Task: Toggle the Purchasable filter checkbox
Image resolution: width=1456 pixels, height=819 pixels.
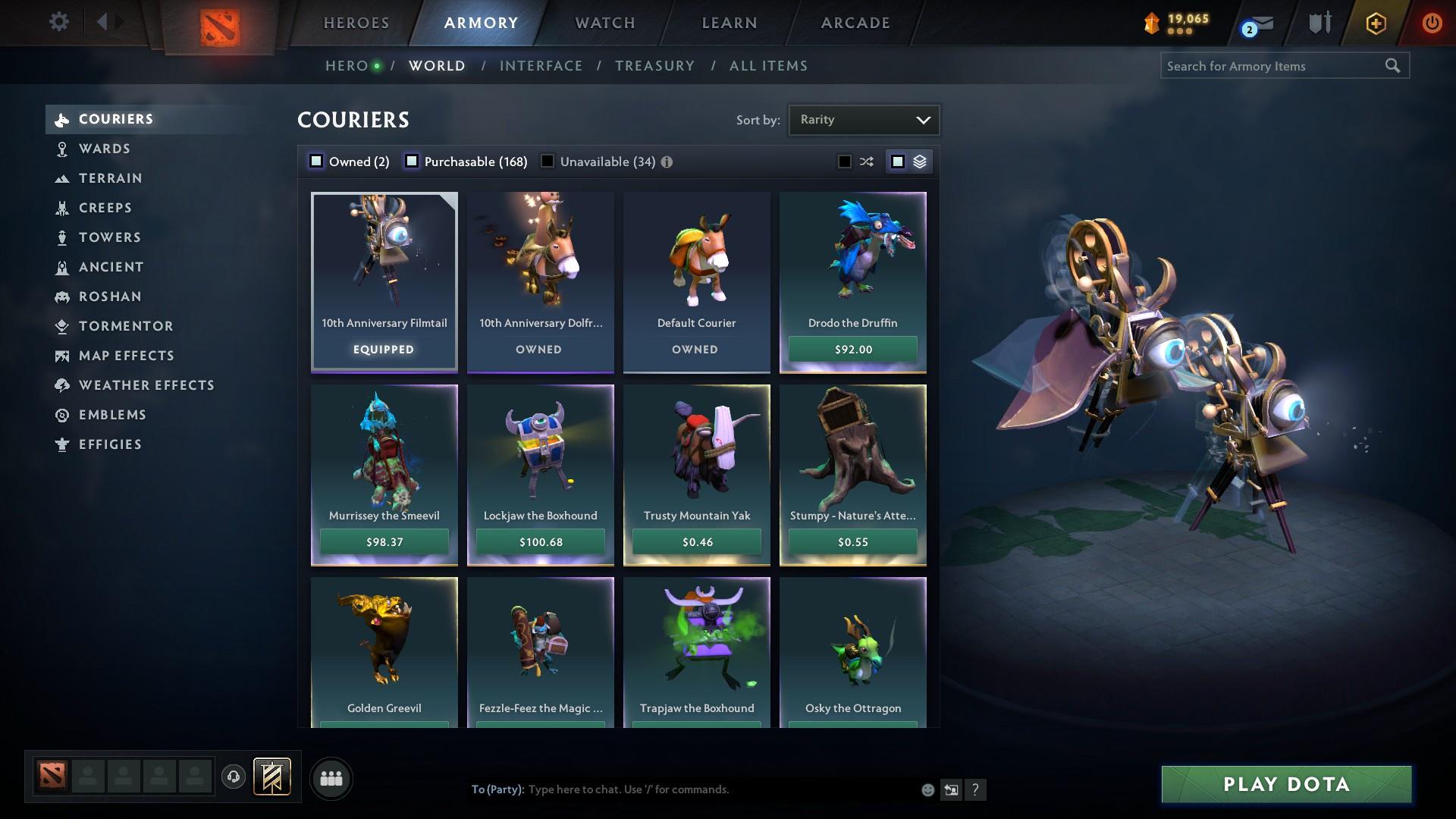Action: (412, 161)
